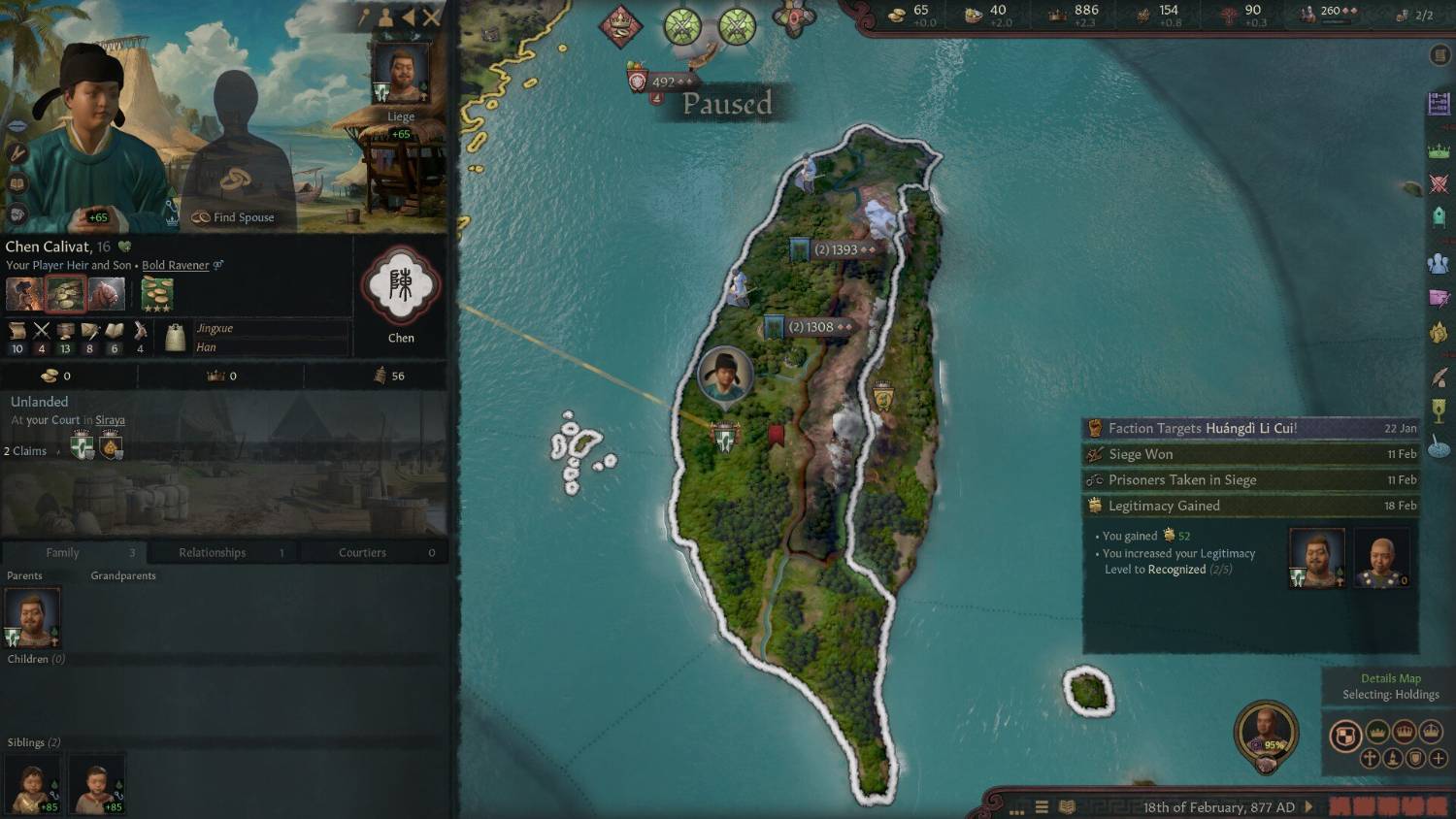This screenshot has height=819, width=1456.
Task: Switch to the faith cross map mode
Action: tap(1370, 758)
